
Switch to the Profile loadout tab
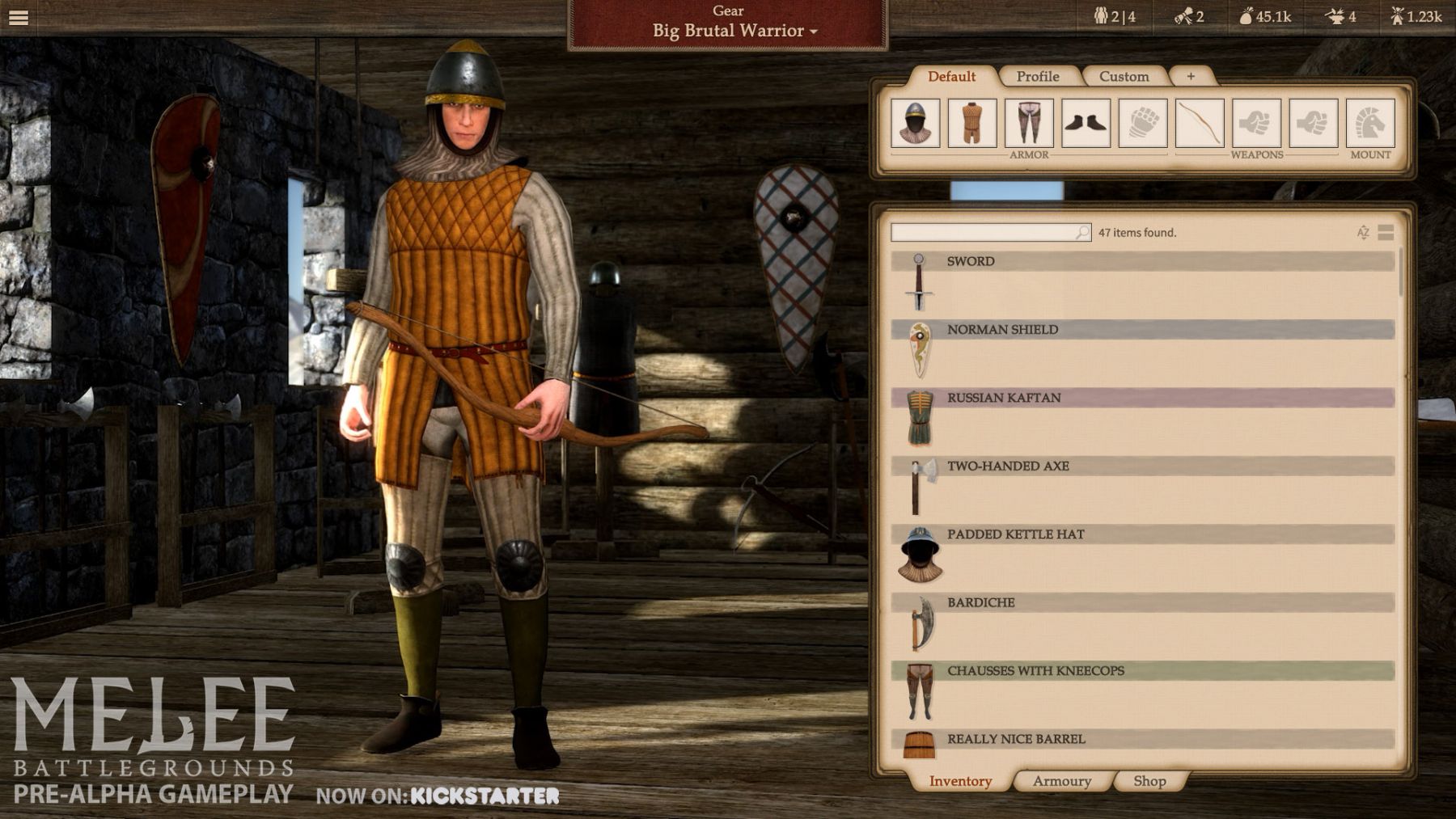(1038, 77)
